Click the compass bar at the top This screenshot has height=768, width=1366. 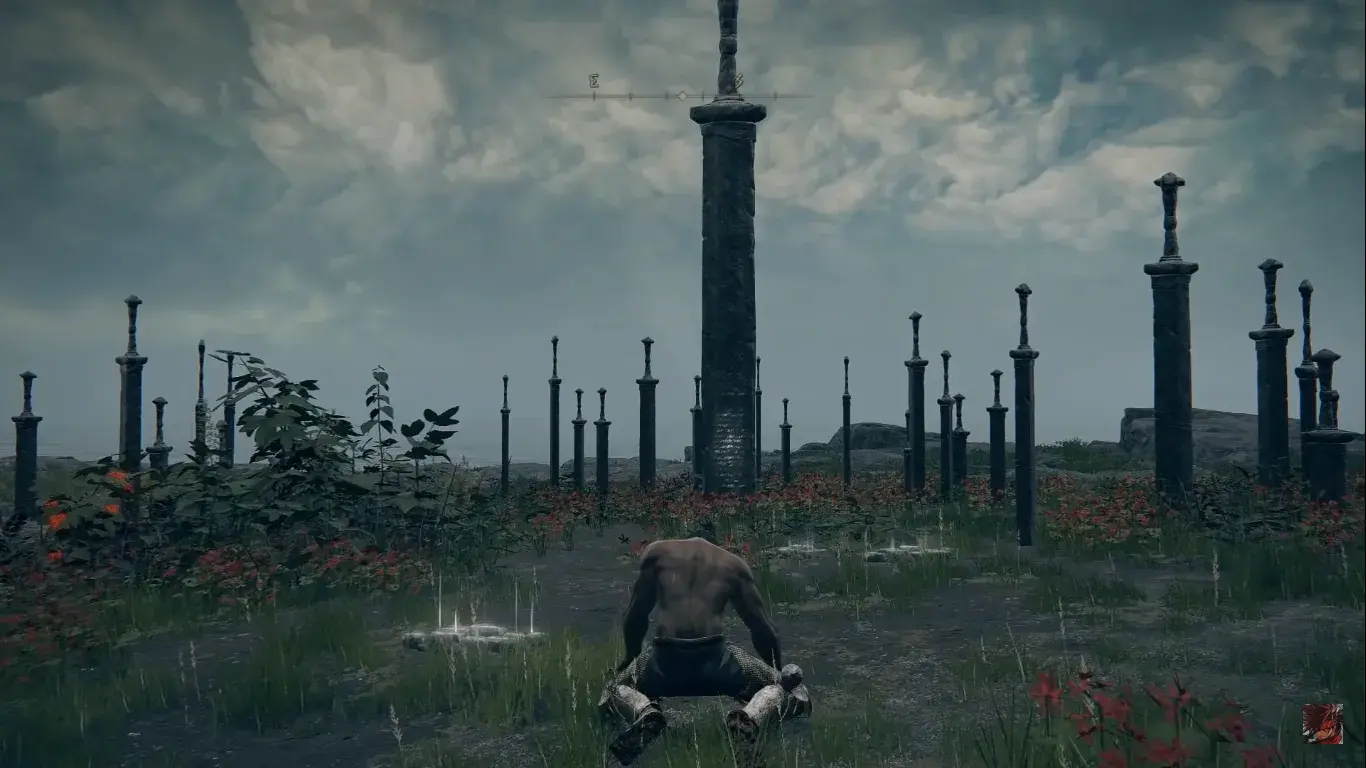[x=680, y=96]
